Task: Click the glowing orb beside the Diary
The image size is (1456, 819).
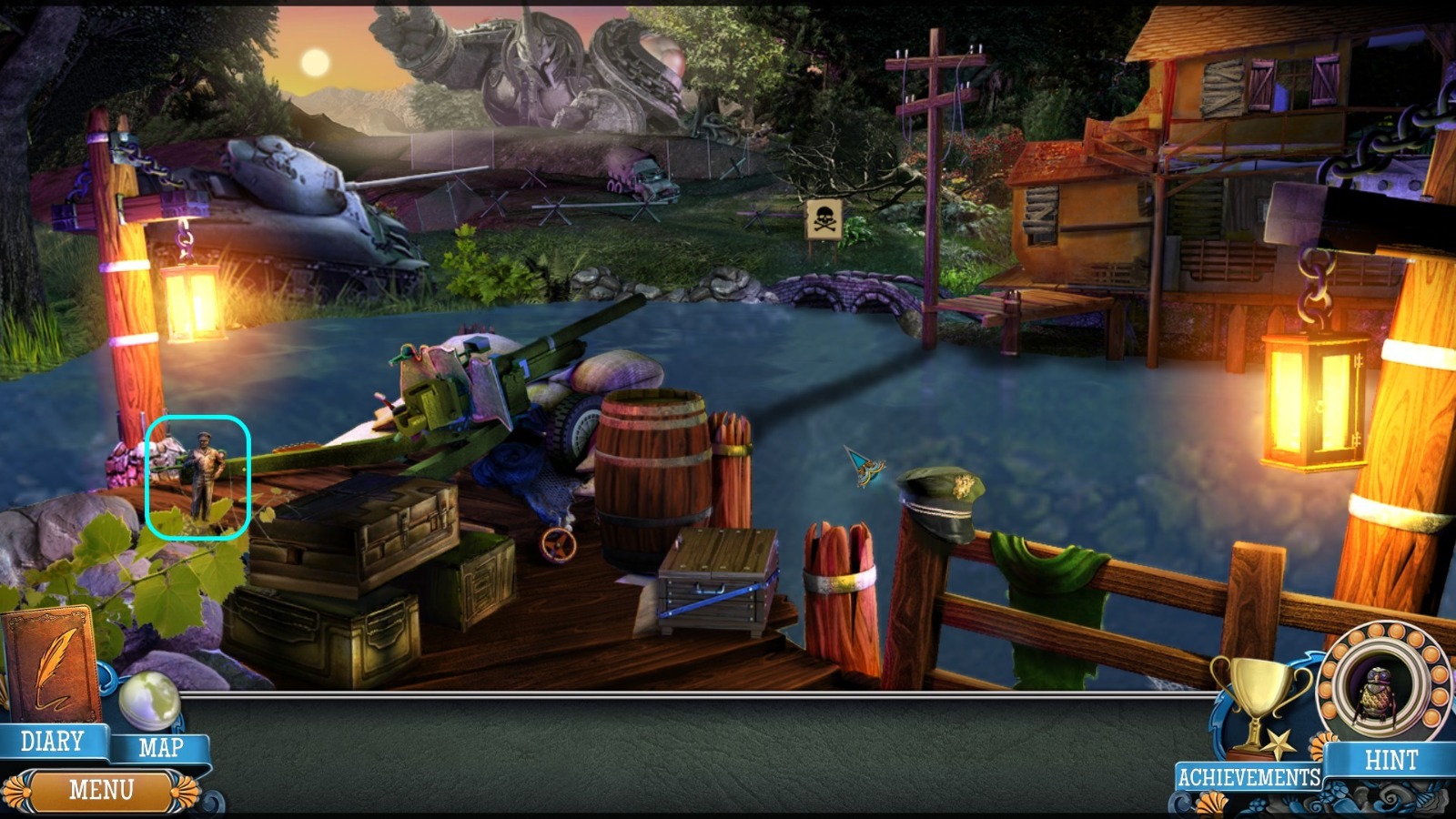Action: point(151,701)
